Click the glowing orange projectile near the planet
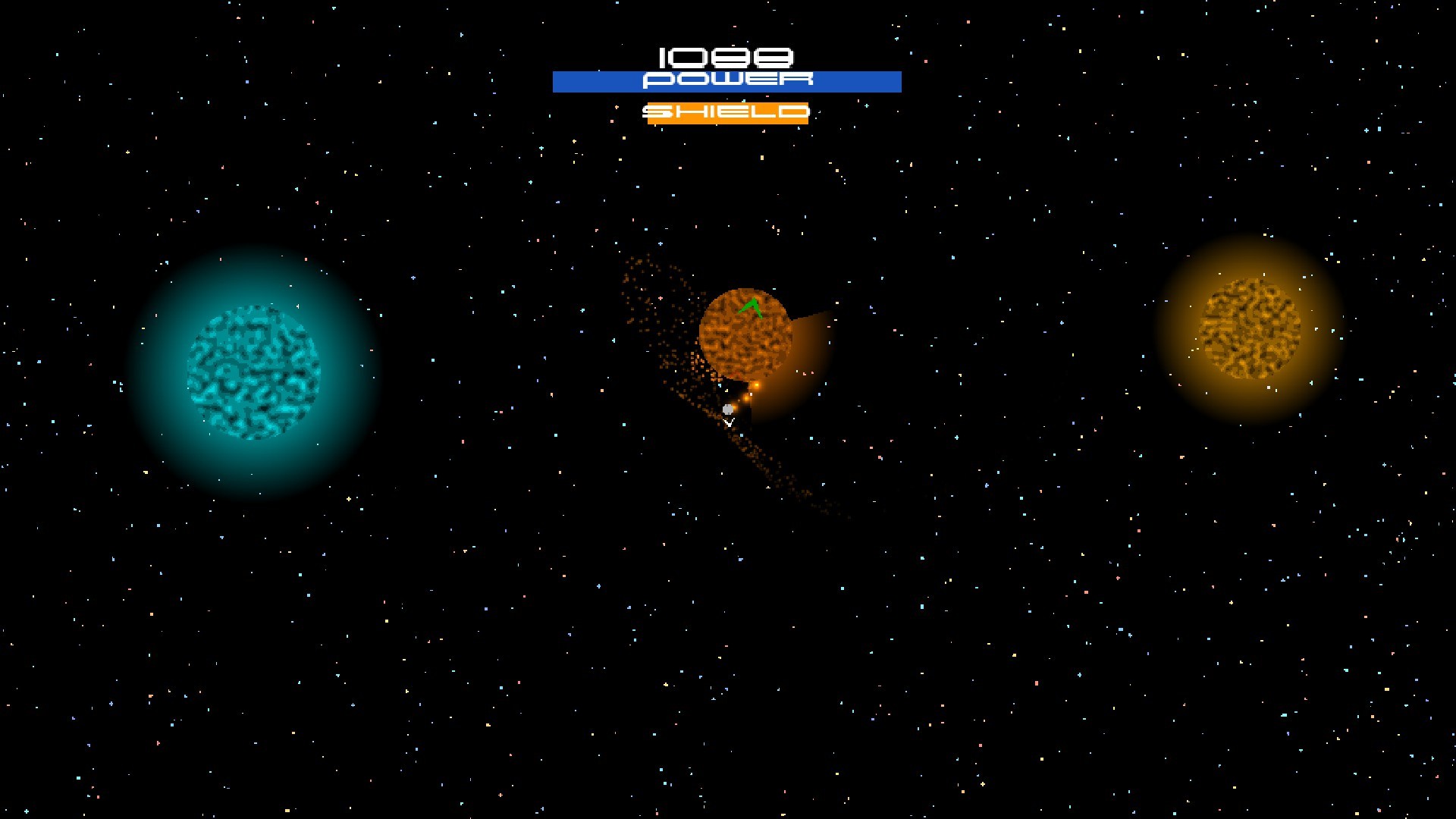The height and width of the screenshot is (819, 1456). [x=757, y=384]
